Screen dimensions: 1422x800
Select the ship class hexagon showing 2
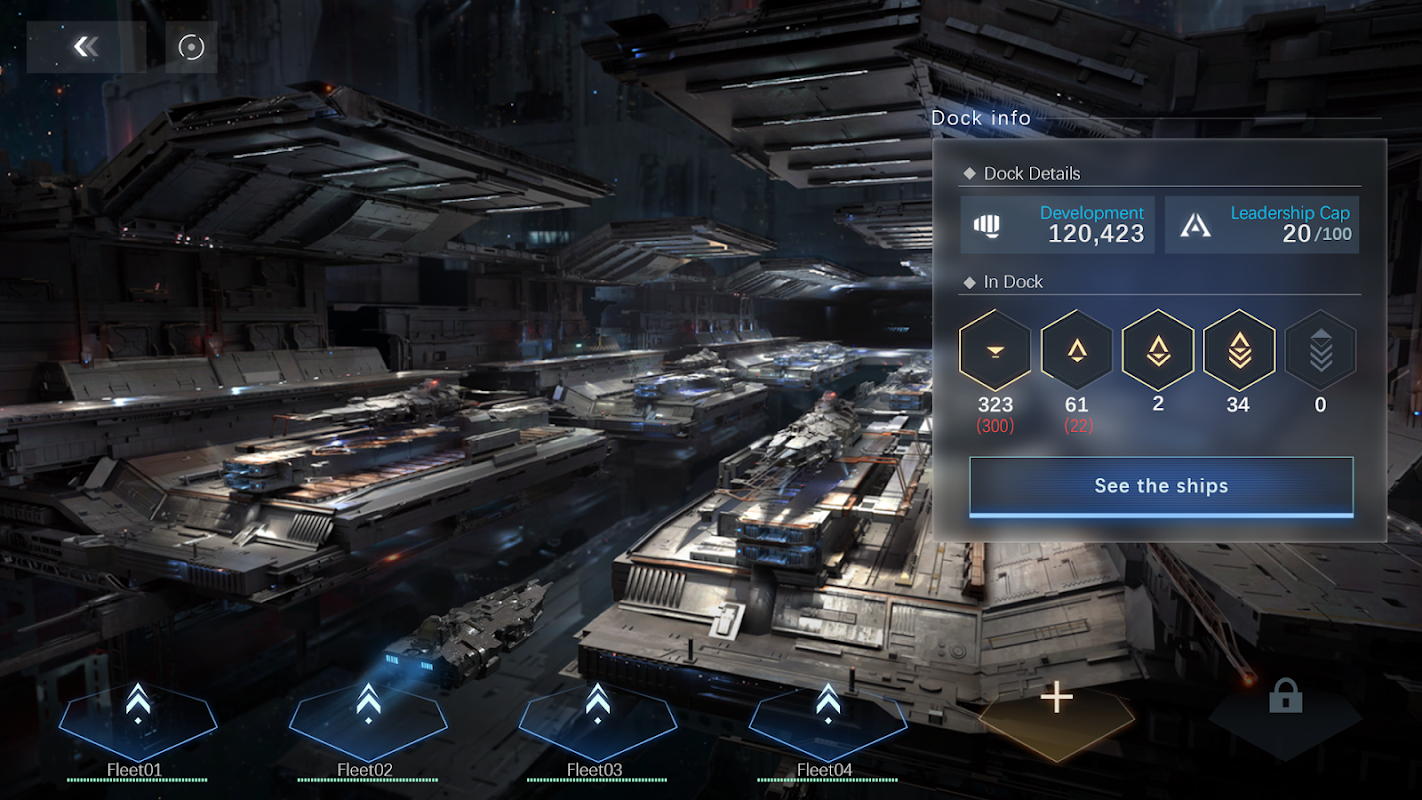click(1158, 350)
